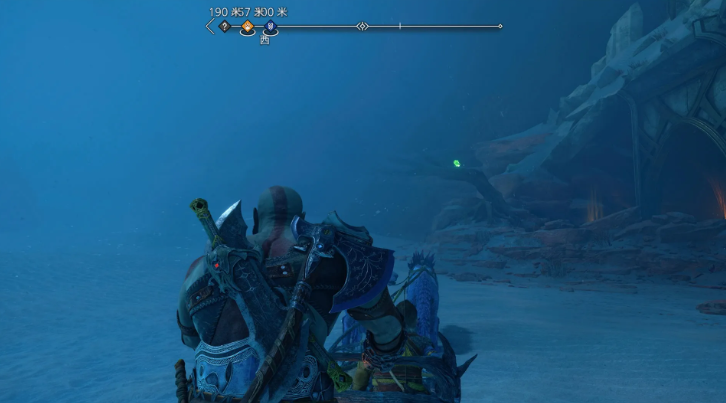The image size is (726, 403).
Task: Select the question mark compass marker
Action: [x=224, y=26]
